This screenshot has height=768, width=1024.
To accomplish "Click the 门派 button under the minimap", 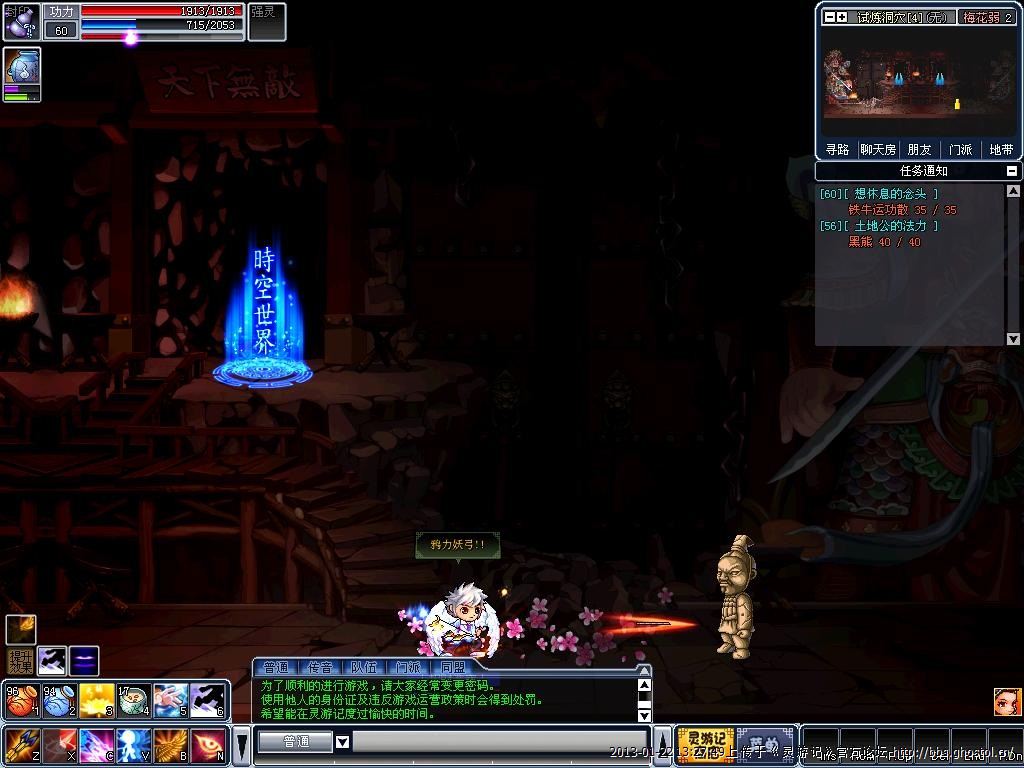I will [960, 150].
